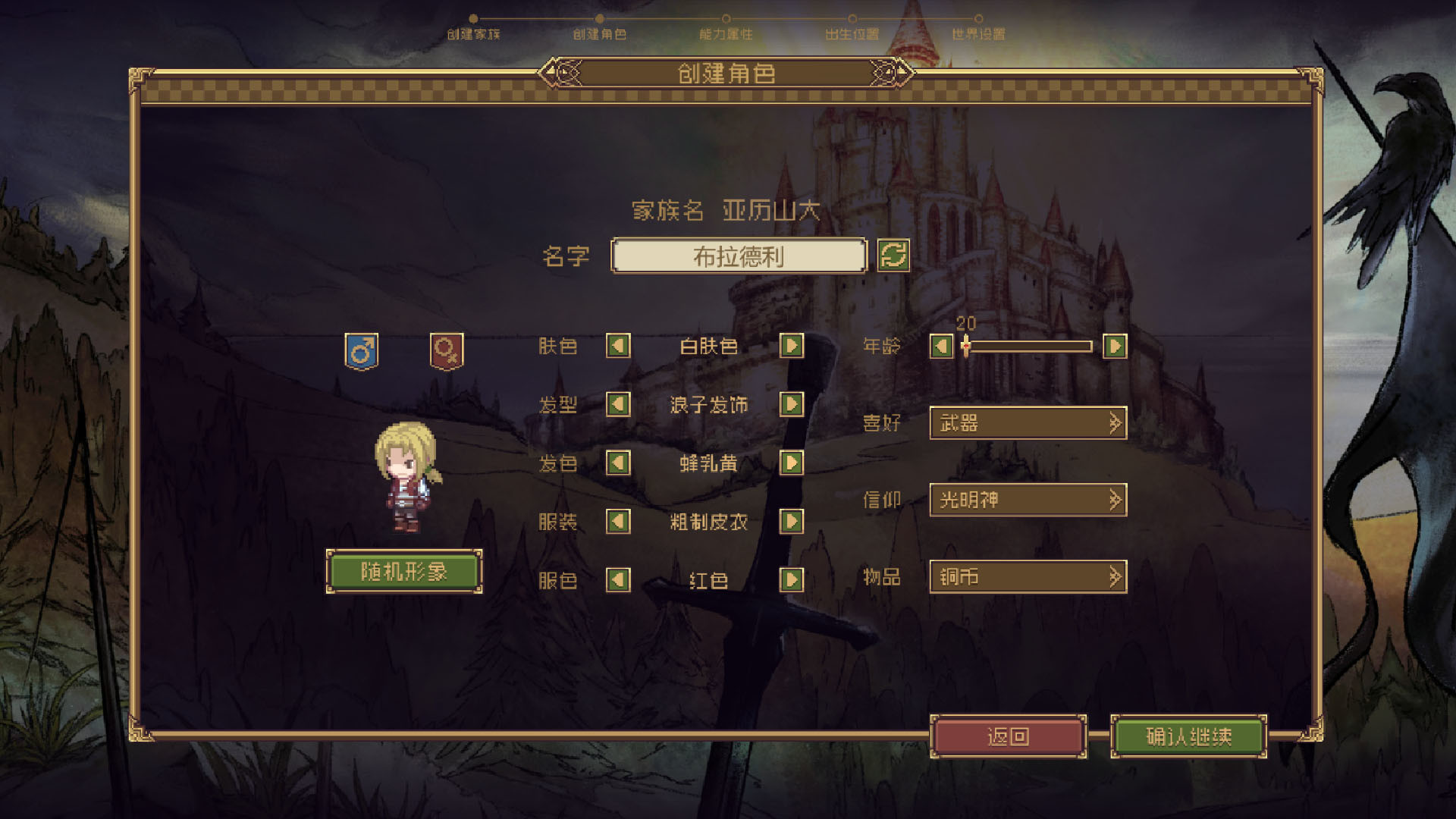Click the 确认继续 confirm button
This screenshot has width=1456, height=819.
1188,736
